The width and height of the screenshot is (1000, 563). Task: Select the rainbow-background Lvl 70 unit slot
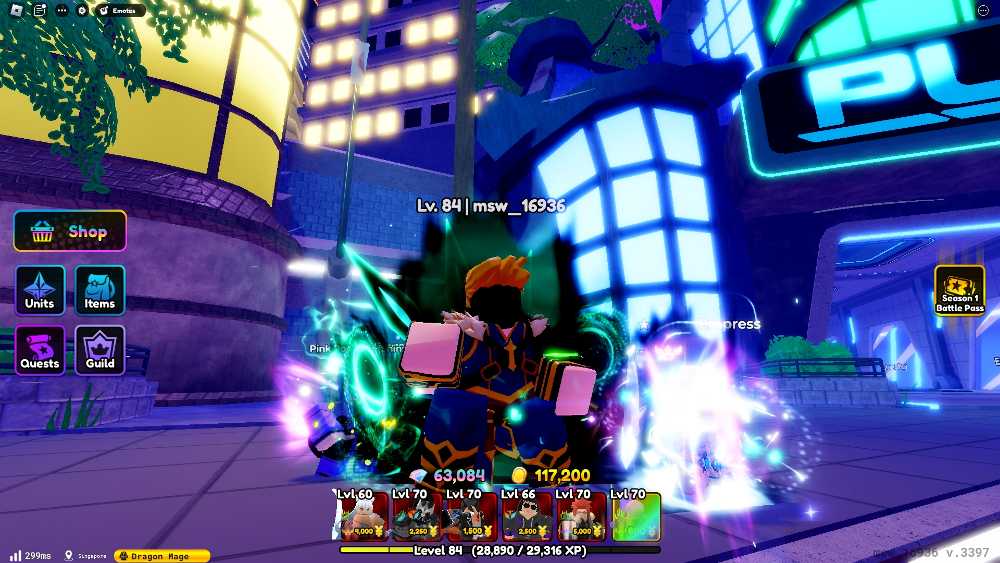[x=635, y=516]
